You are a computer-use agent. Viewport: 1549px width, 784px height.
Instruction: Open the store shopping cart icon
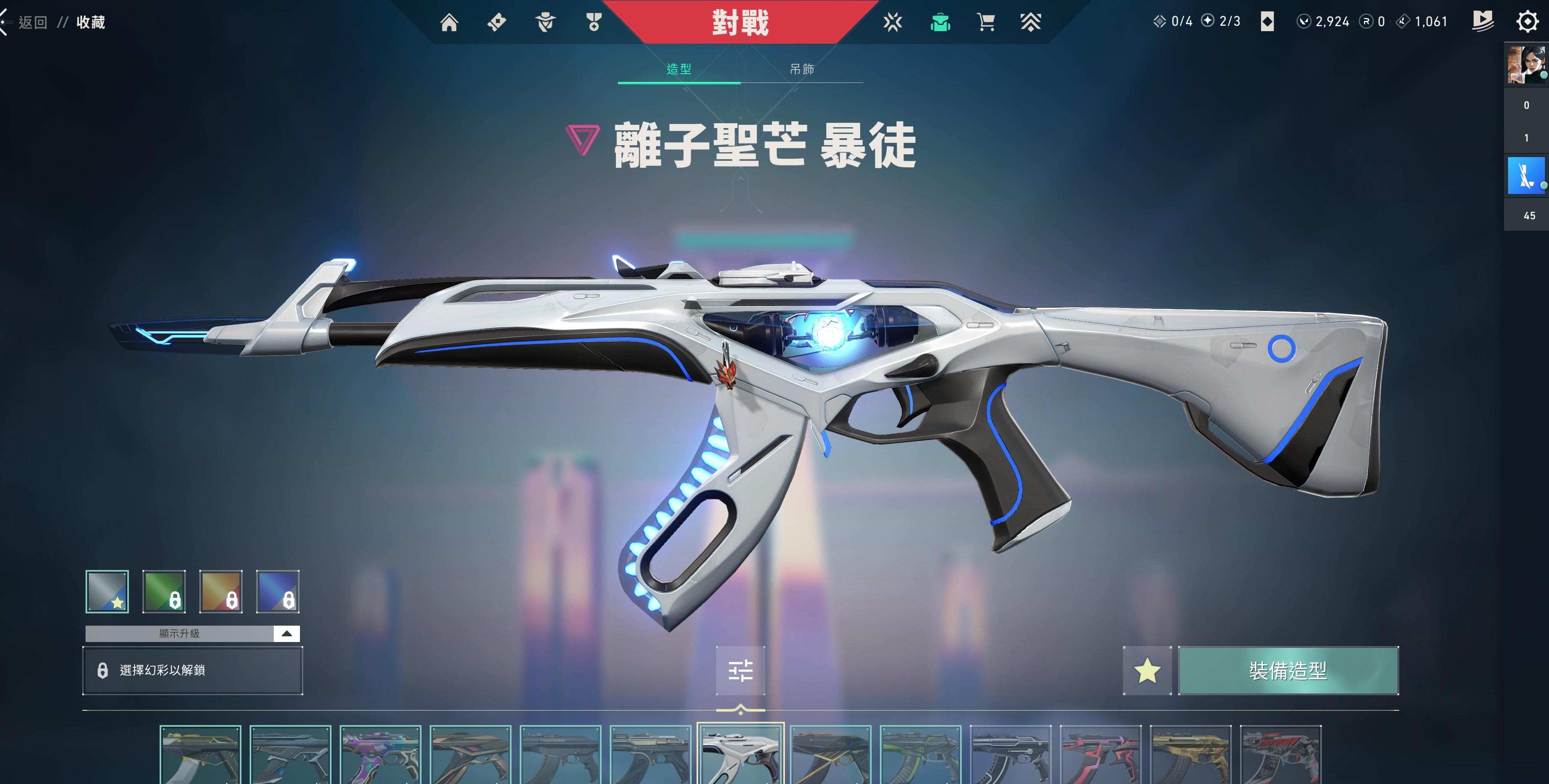[985, 23]
